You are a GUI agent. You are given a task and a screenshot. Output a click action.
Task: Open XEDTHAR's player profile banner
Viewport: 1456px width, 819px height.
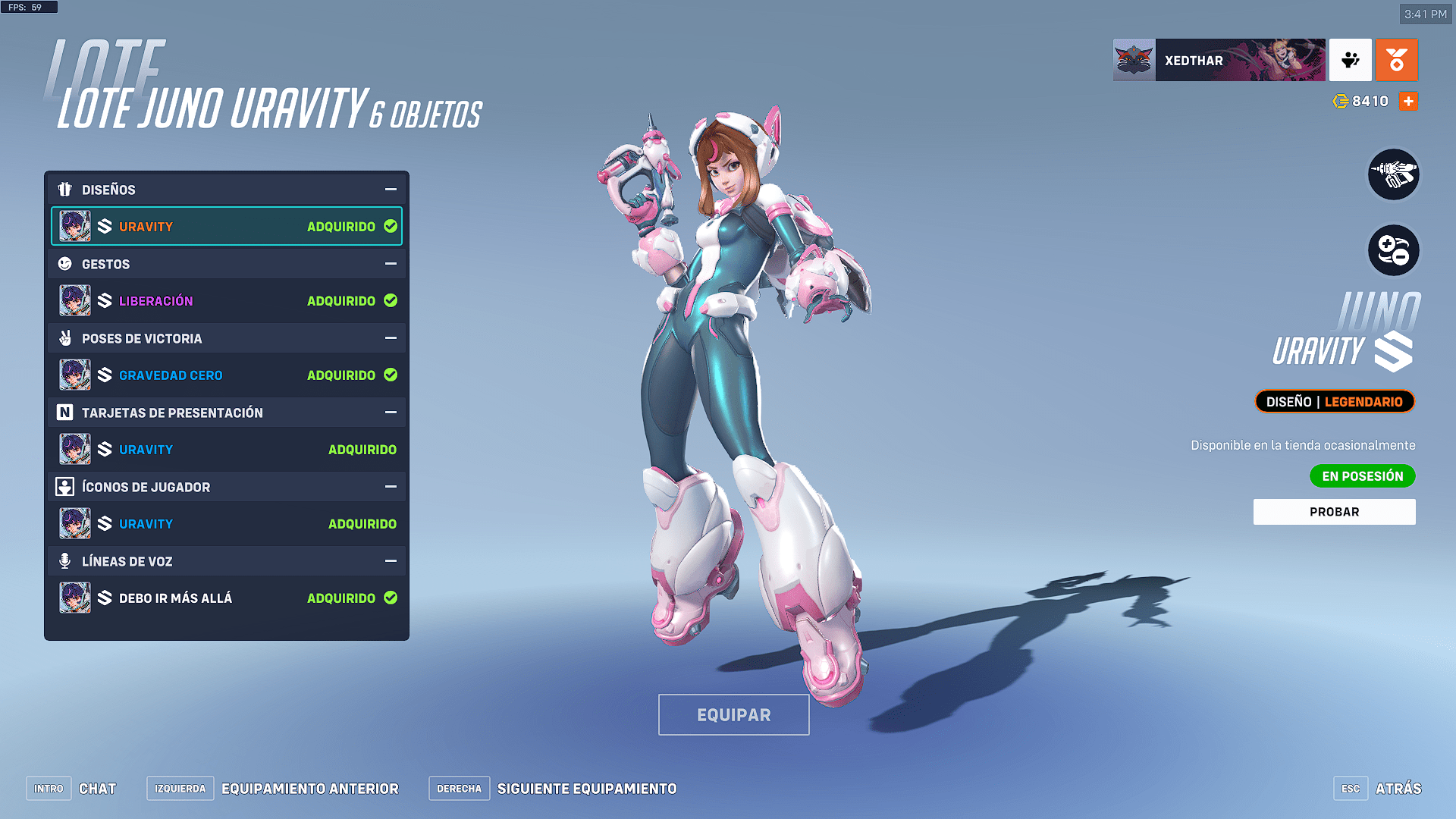point(1219,60)
